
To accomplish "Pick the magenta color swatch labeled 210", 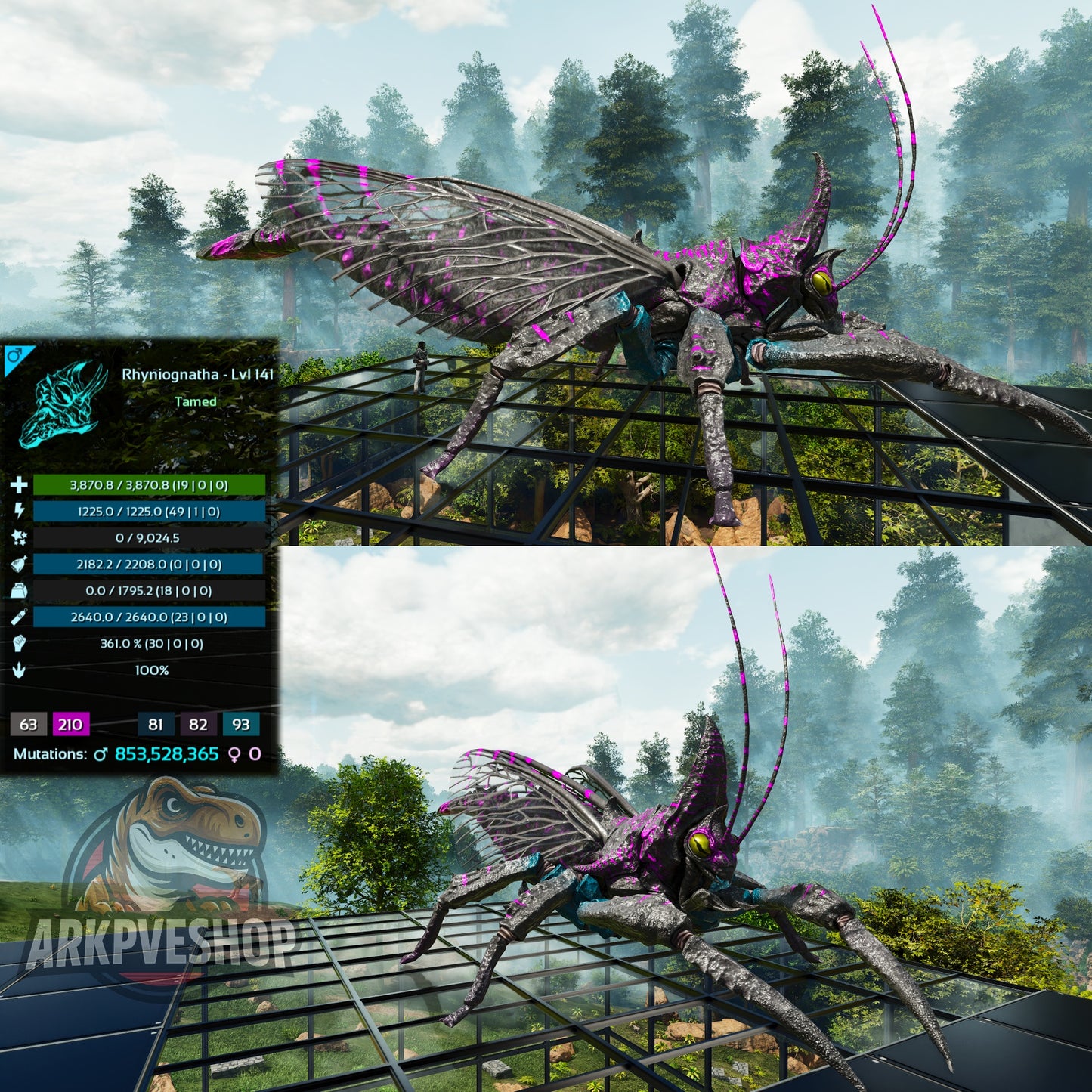I will (x=70, y=725).
